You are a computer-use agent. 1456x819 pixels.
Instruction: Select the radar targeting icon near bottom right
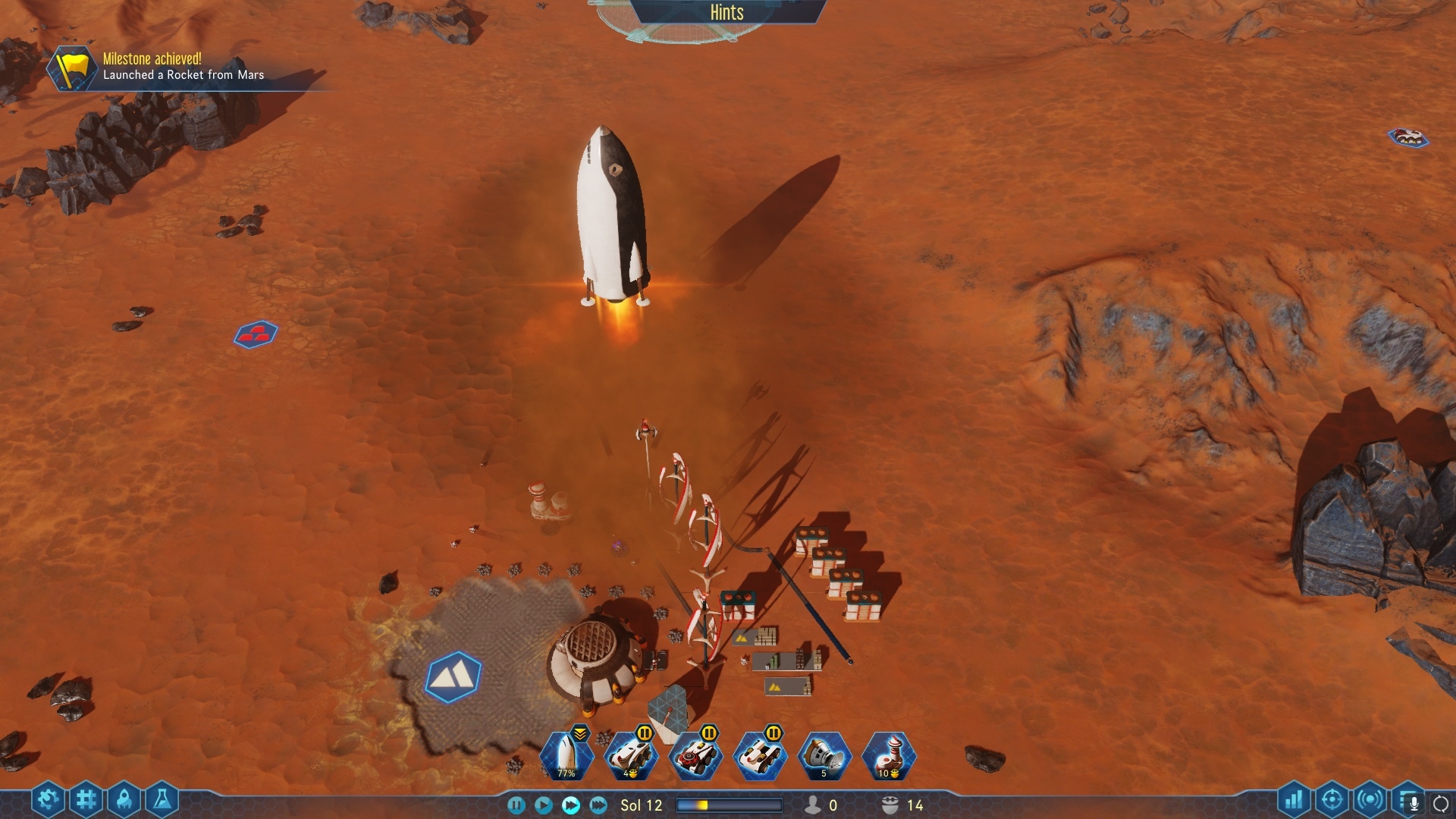[1332, 799]
